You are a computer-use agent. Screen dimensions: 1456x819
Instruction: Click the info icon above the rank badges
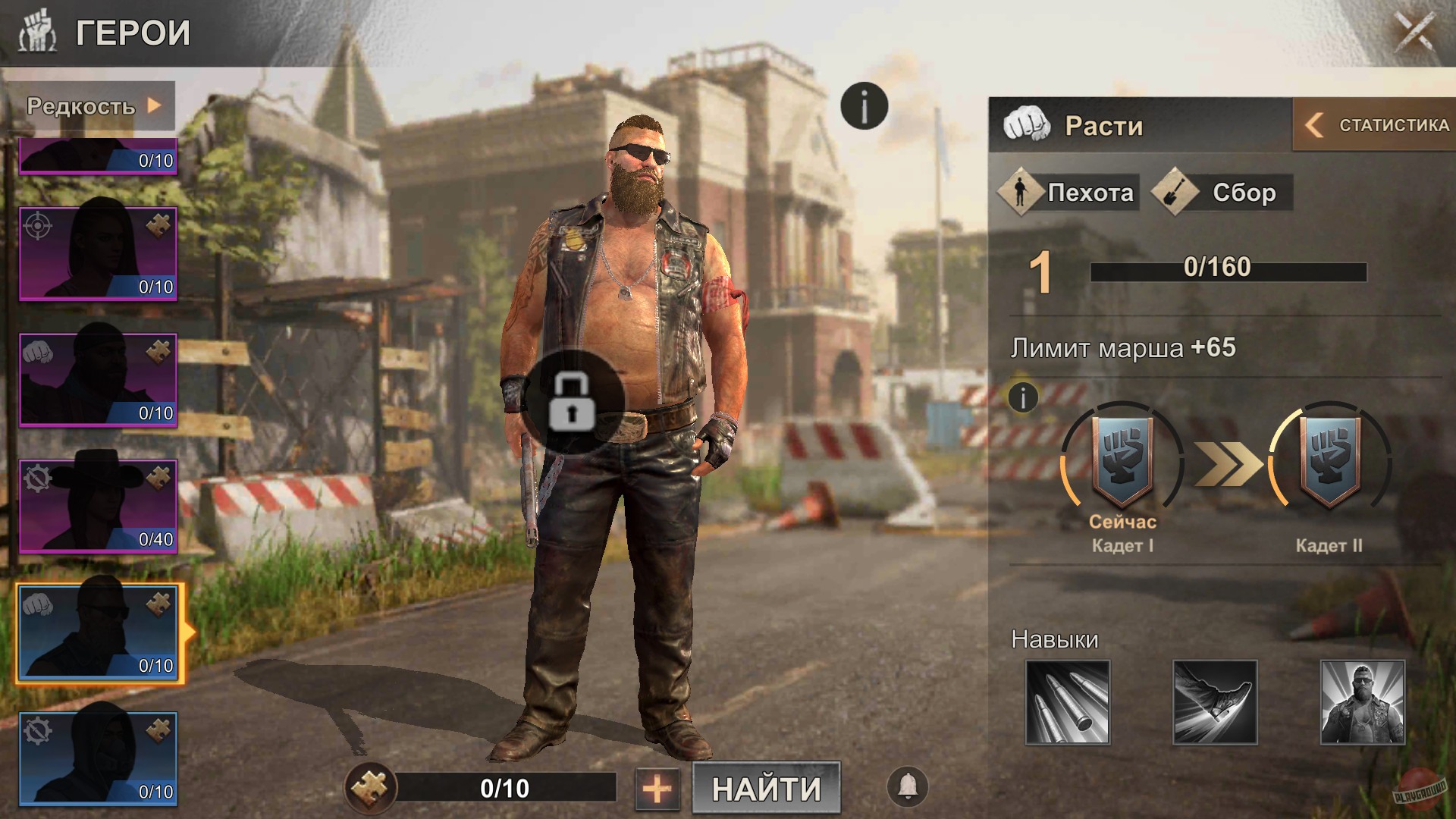1021,397
